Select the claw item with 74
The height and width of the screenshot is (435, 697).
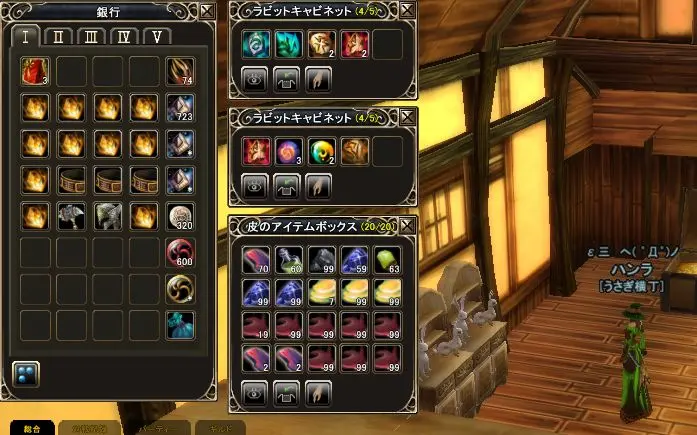[180, 71]
